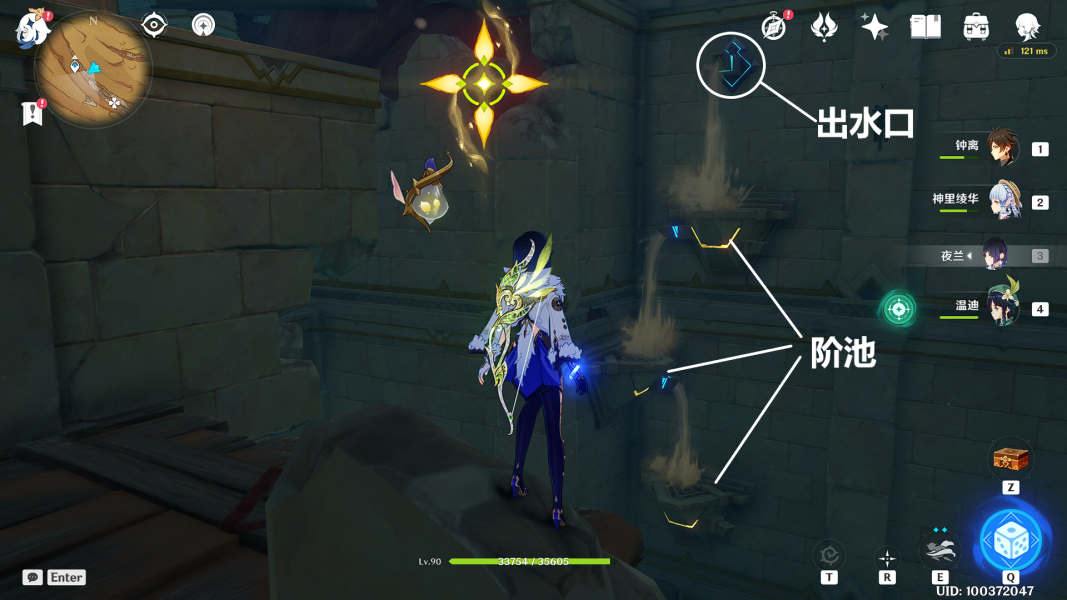Image resolution: width=1067 pixels, height=600 pixels.
Task: Open the Paimon main menu
Action: (x=33, y=27)
